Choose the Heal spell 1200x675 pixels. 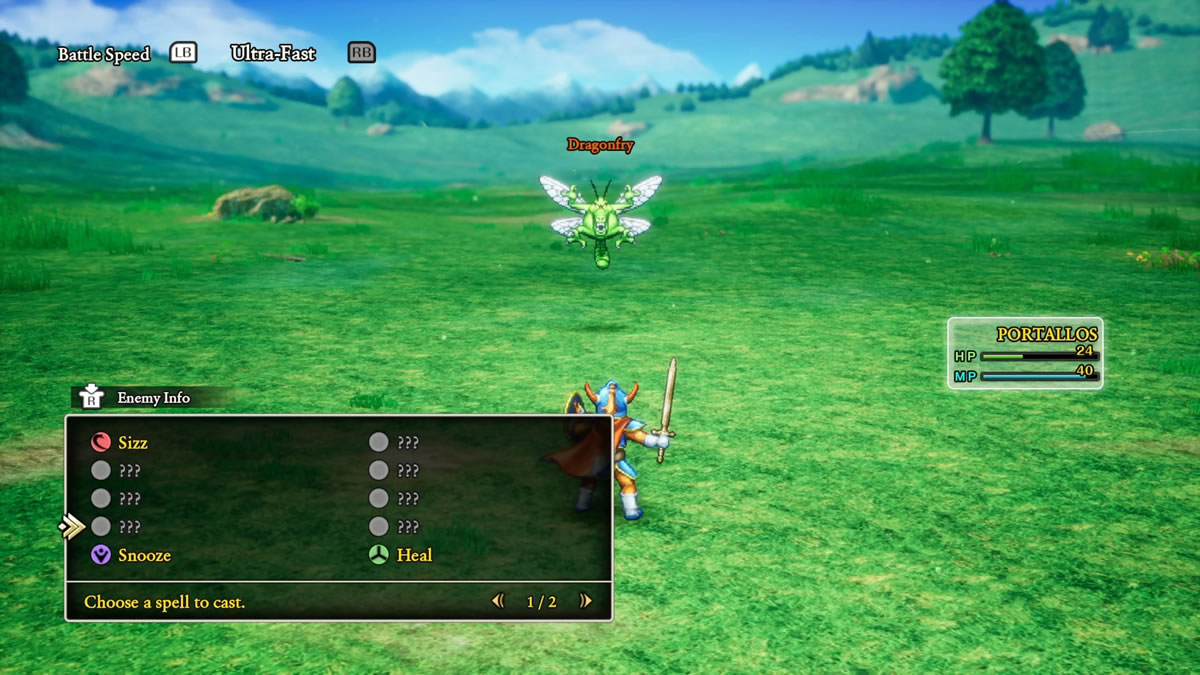click(x=413, y=555)
